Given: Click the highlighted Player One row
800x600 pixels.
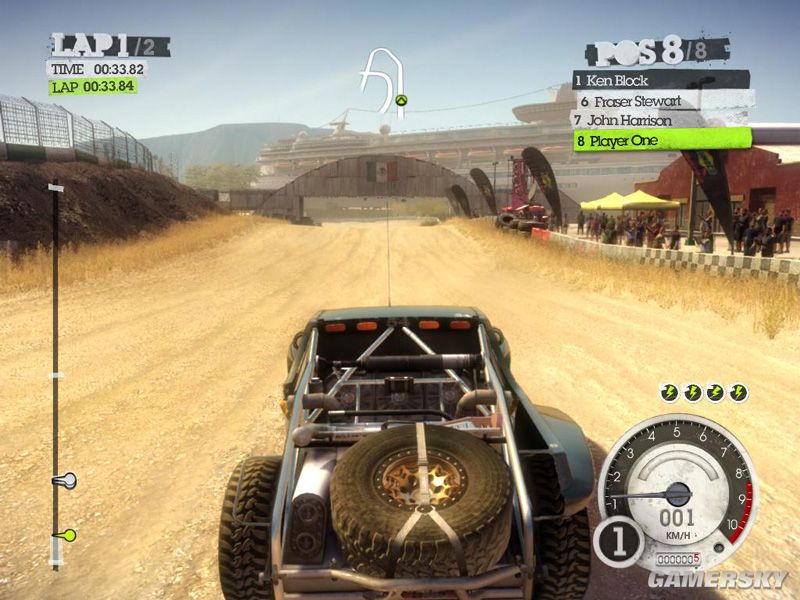Looking at the screenshot, I should [660, 141].
